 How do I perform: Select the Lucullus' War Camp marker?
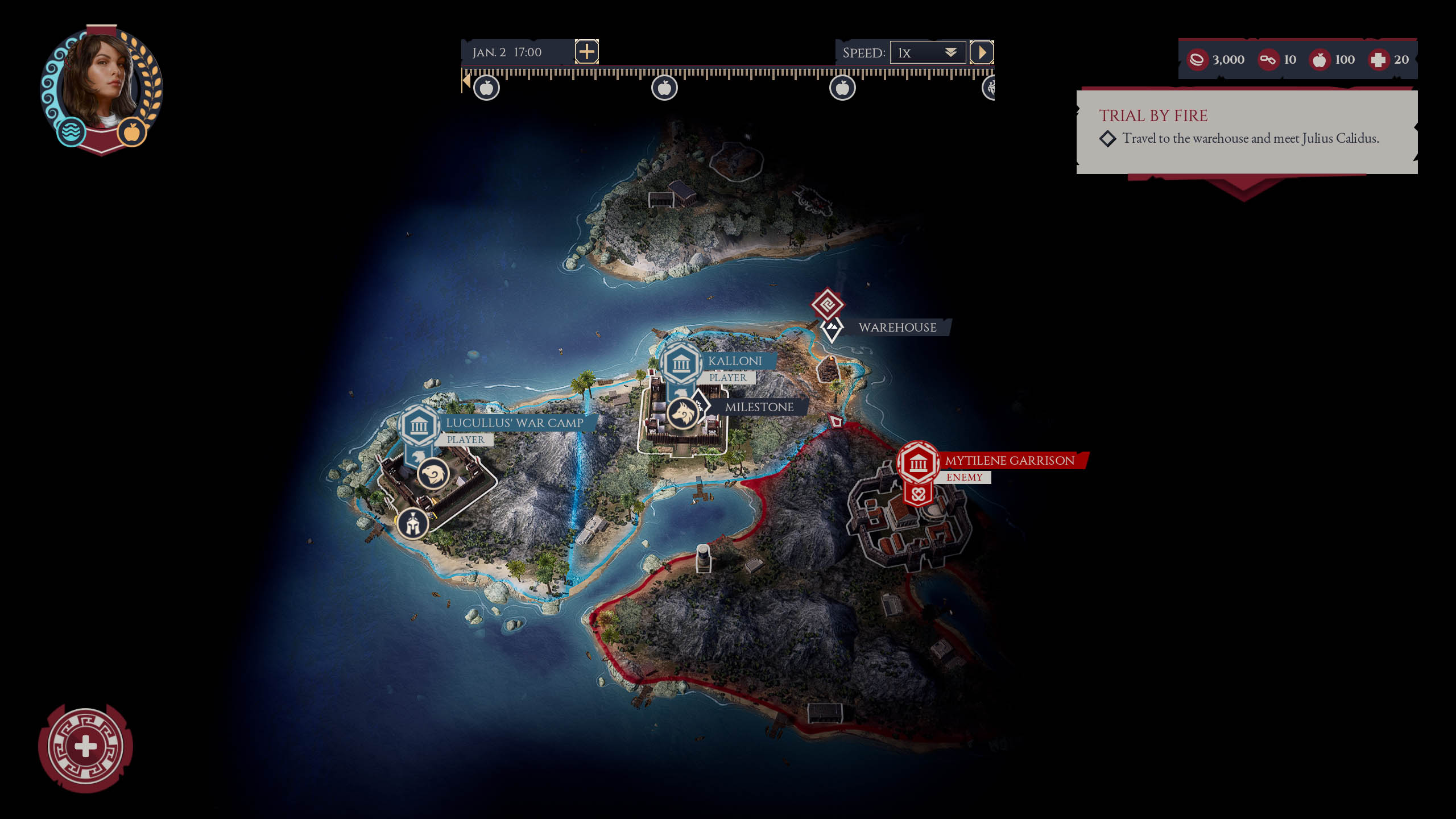click(419, 425)
